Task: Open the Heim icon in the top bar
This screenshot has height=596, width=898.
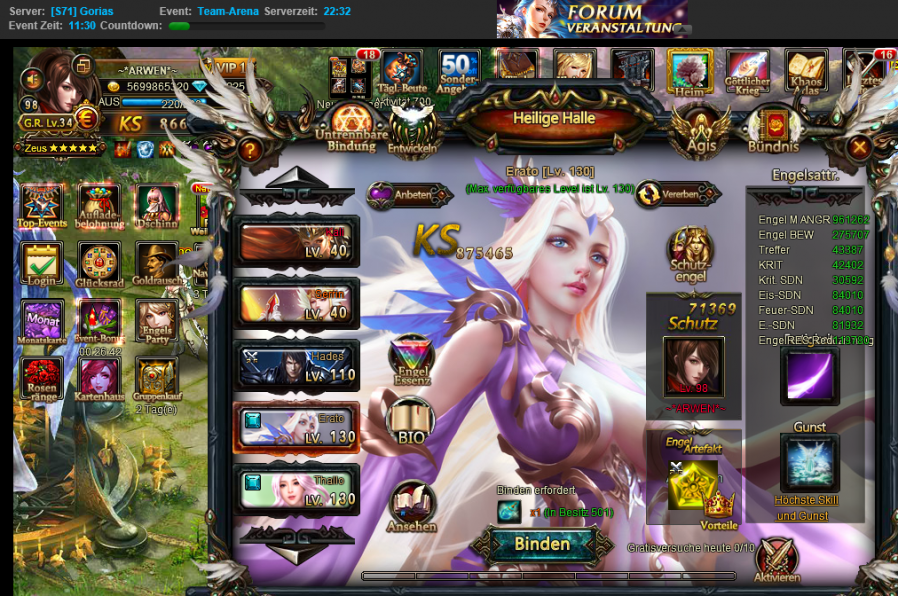Action: (690, 72)
